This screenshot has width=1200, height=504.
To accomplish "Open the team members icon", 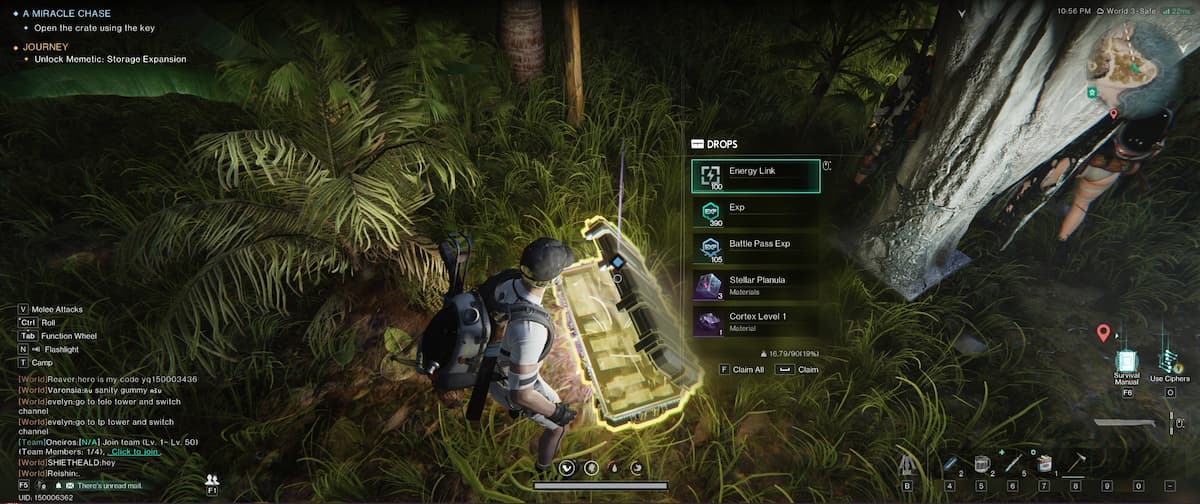I will point(212,481).
